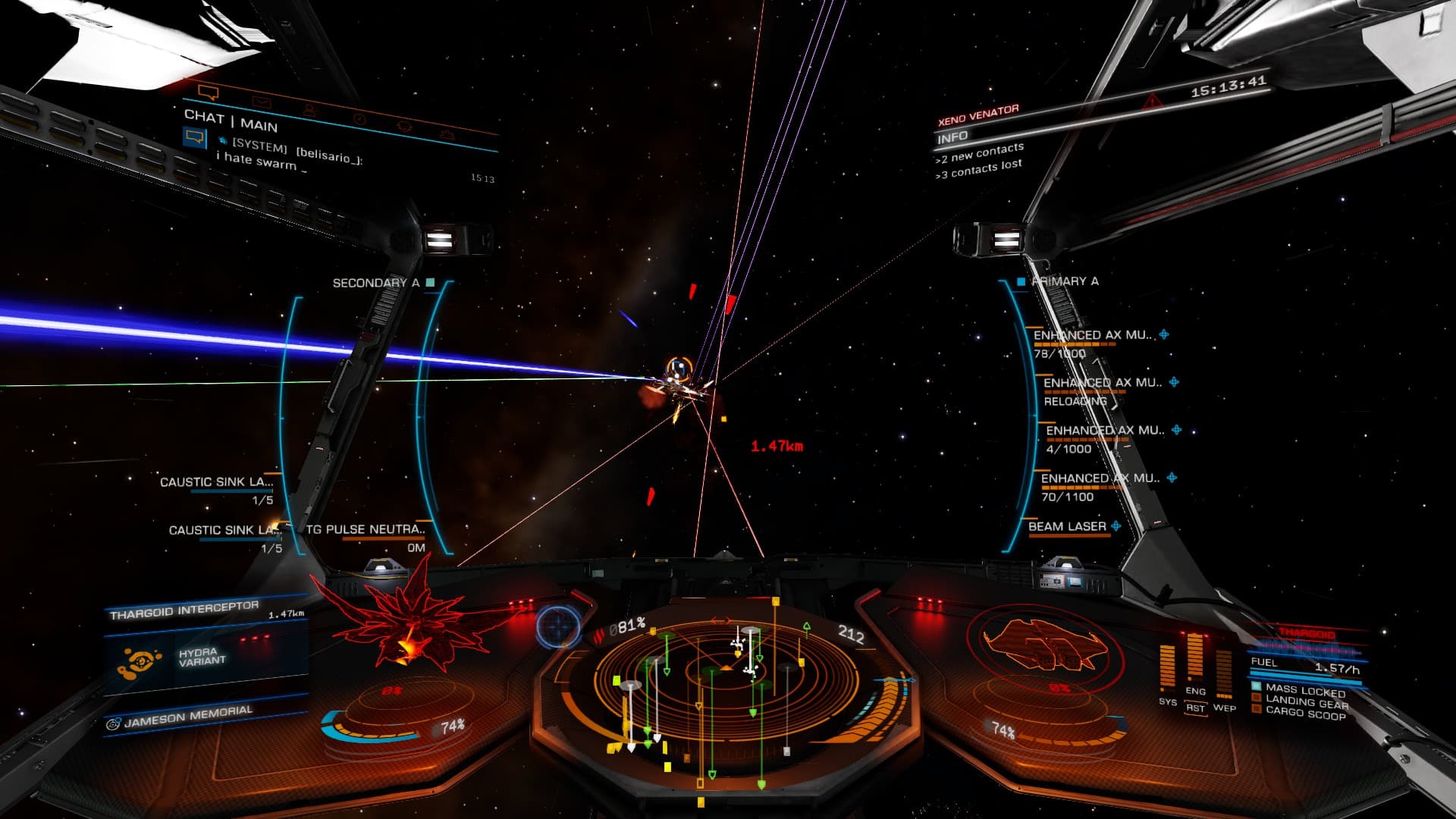Viewport: 1456px width, 819px height.
Task: Select the TG Pulse Neutralizer entry
Action: pos(366,530)
